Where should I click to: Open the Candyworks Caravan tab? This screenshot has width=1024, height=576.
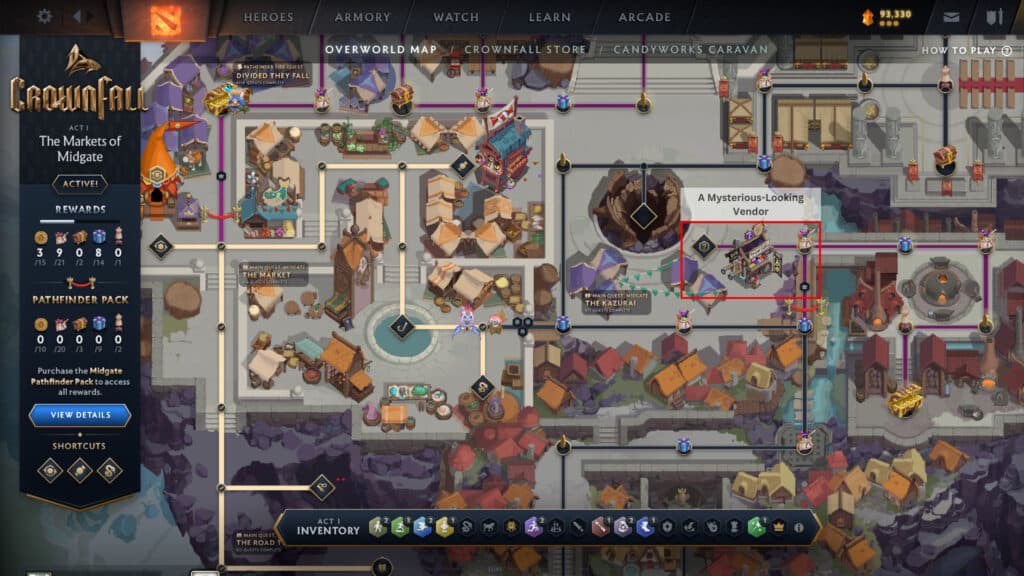tap(691, 49)
